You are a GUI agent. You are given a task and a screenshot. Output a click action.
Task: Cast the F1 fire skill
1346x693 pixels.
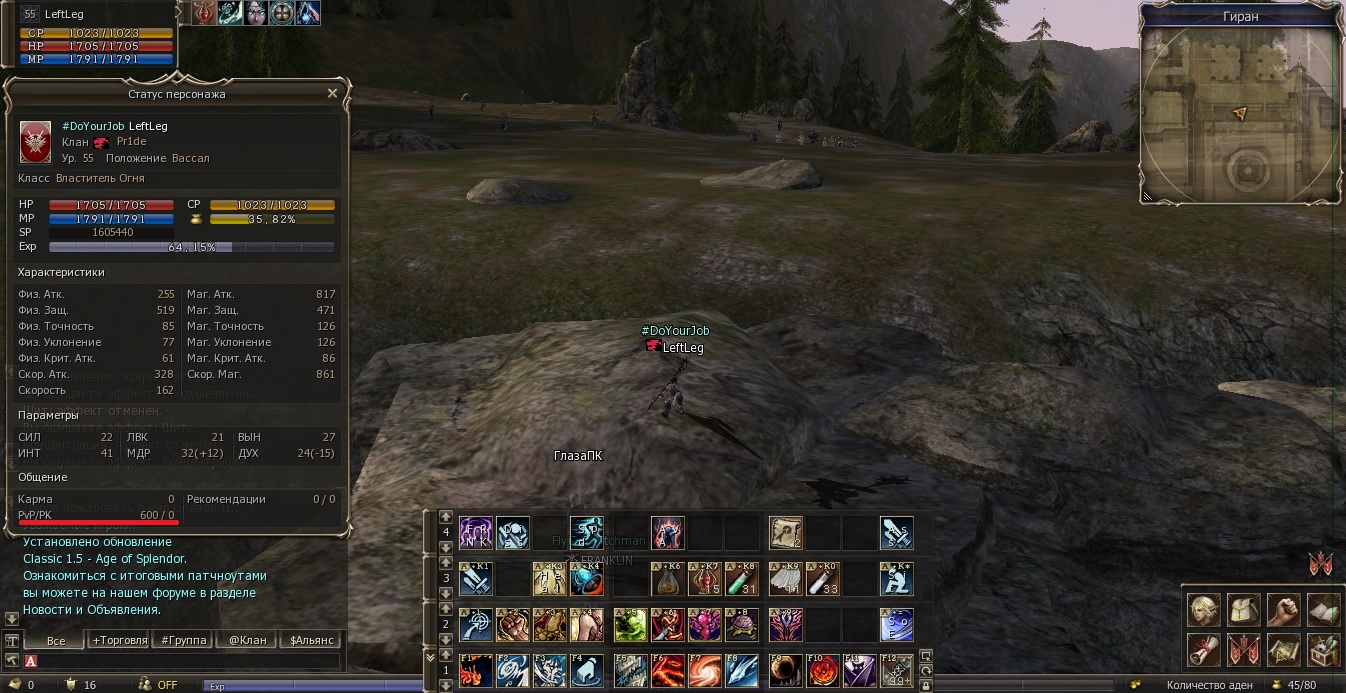tap(475, 670)
